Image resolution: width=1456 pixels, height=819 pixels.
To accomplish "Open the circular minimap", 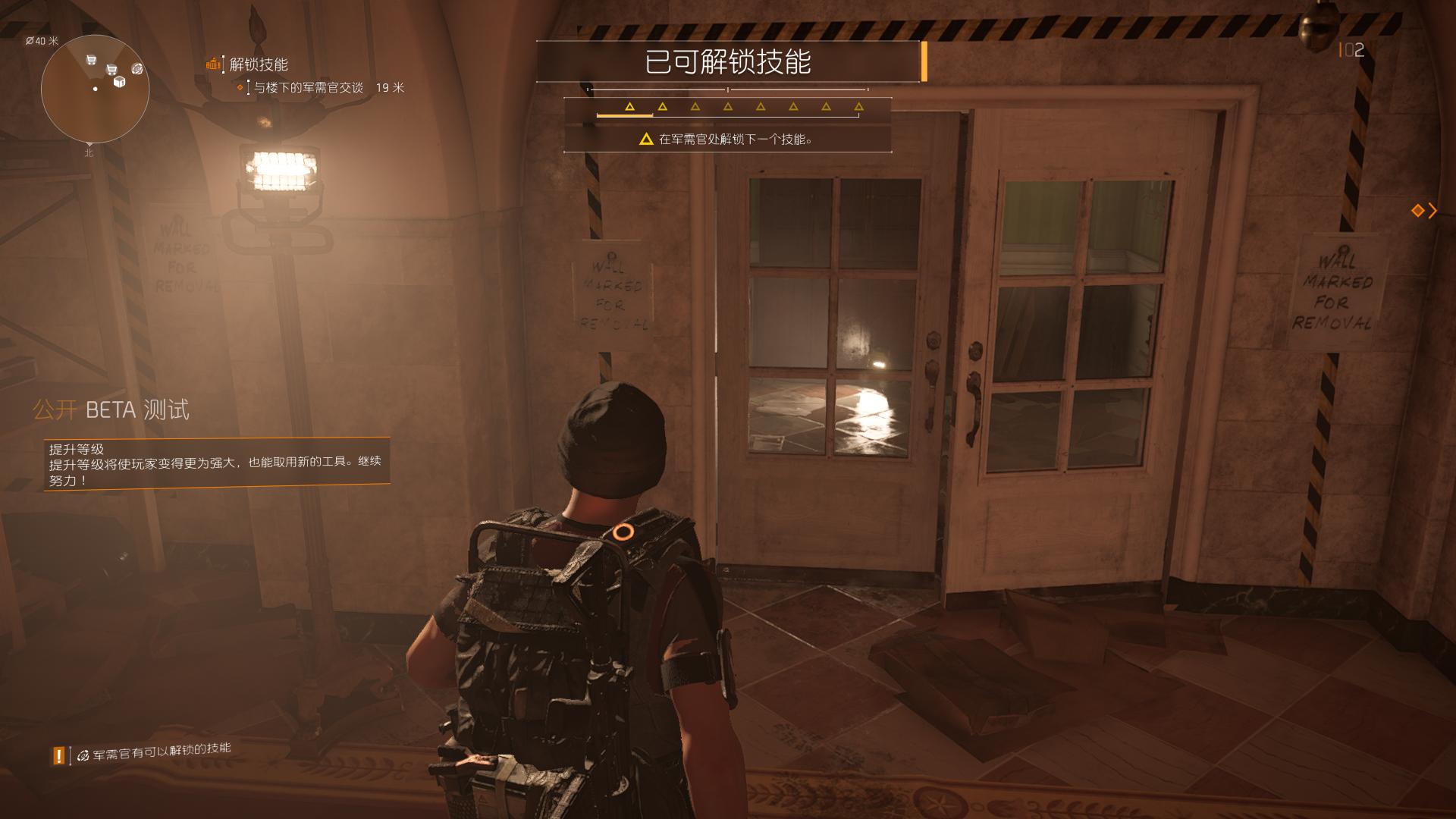I will point(95,89).
